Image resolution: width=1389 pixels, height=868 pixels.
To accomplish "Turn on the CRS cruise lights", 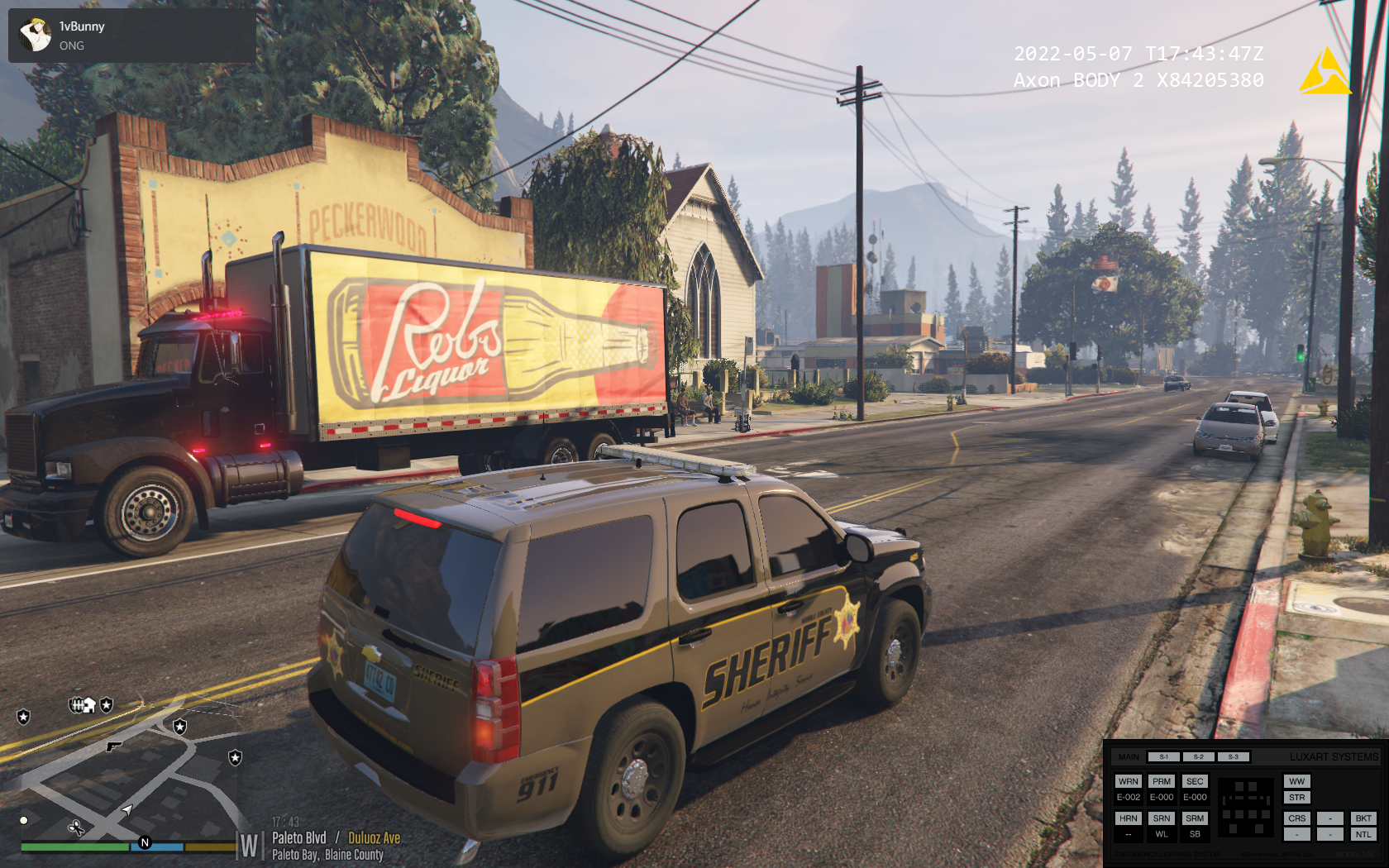I will coord(1296,818).
